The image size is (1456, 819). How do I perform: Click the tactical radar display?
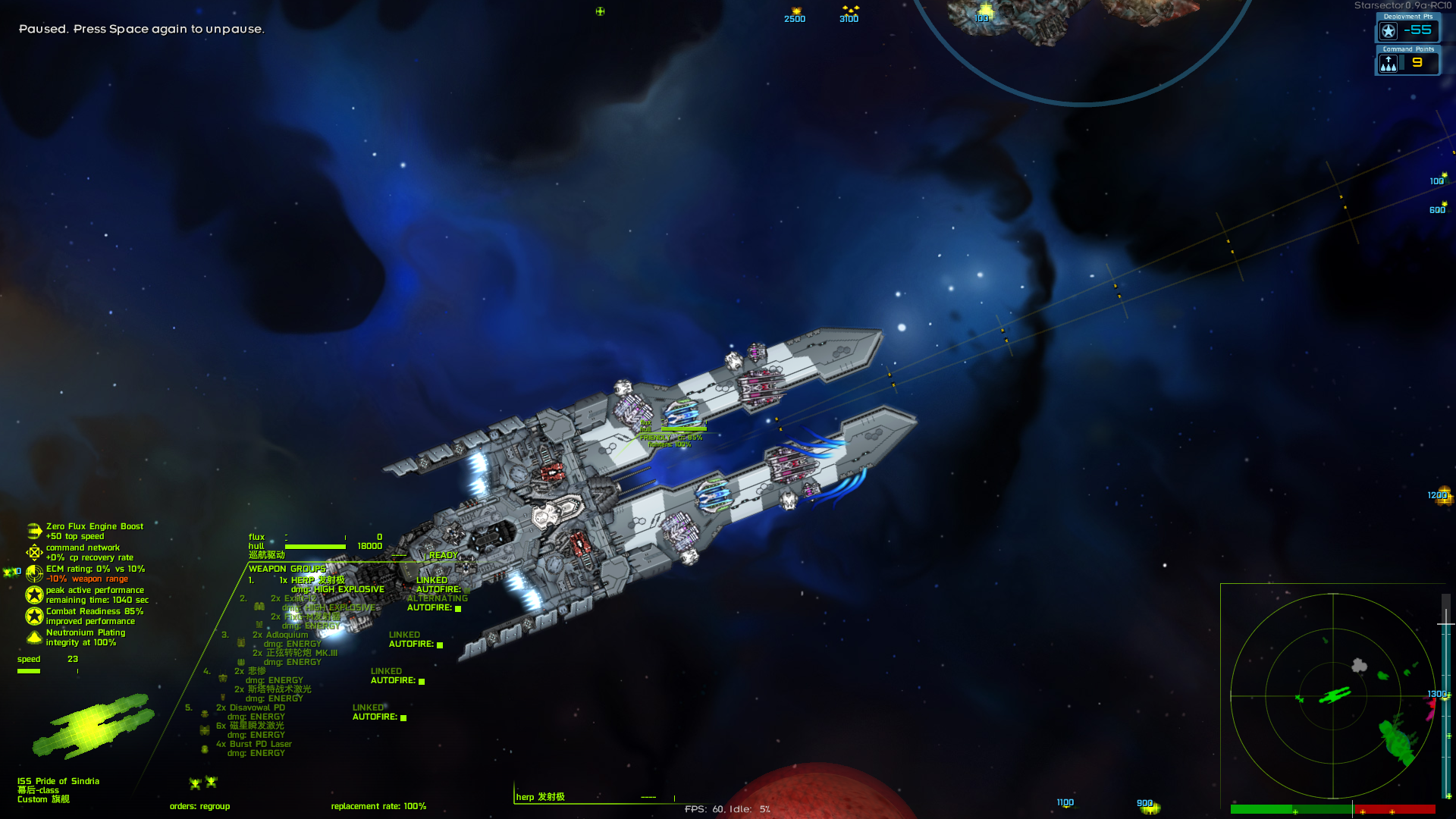[x=1333, y=695]
